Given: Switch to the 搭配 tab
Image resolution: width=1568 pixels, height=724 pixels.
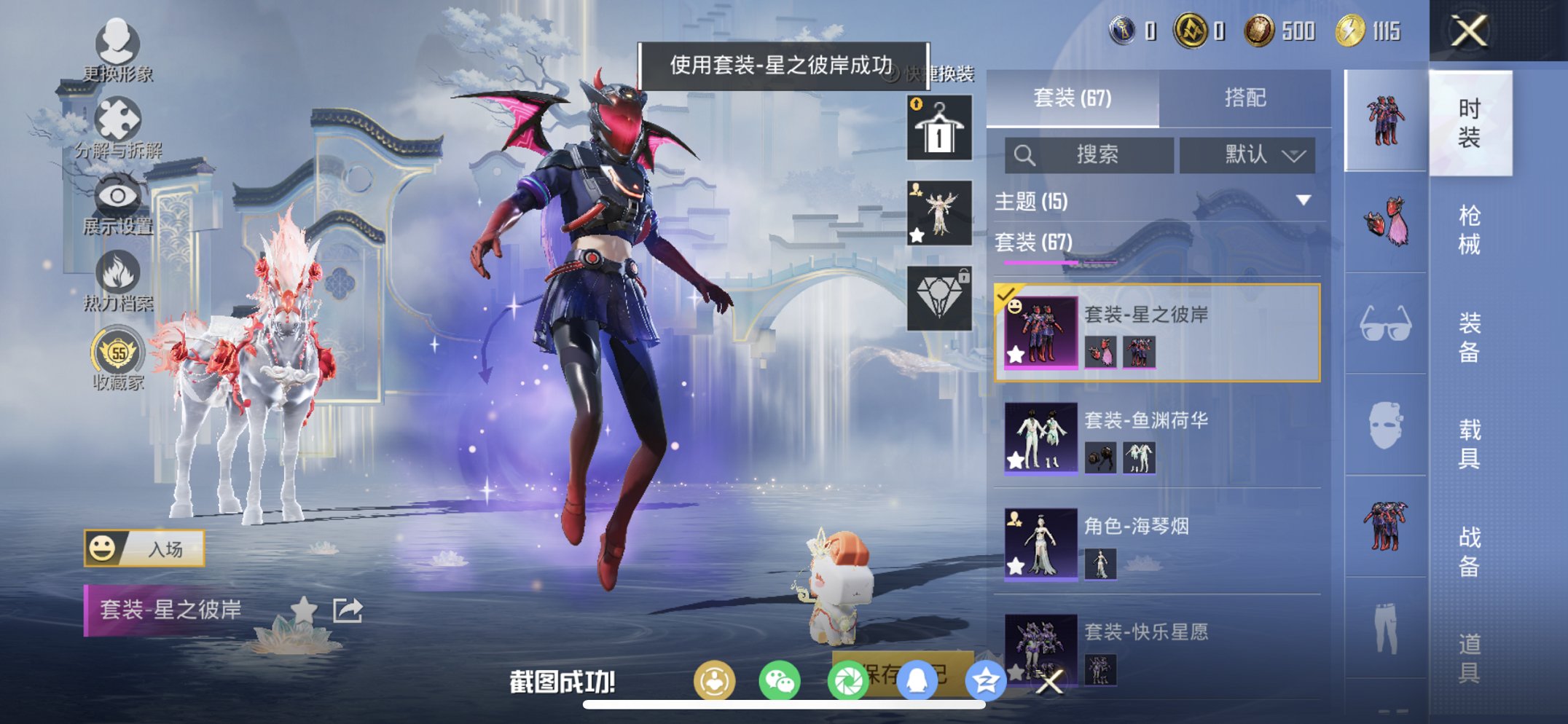Looking at the screenshot, I should pos(1247,98).
